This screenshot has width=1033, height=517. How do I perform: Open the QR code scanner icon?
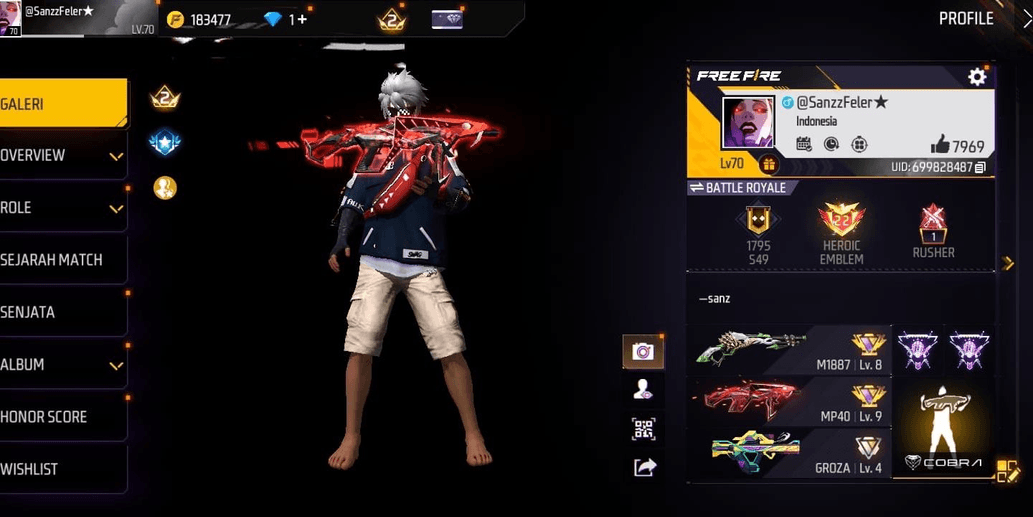pos(643,429)
